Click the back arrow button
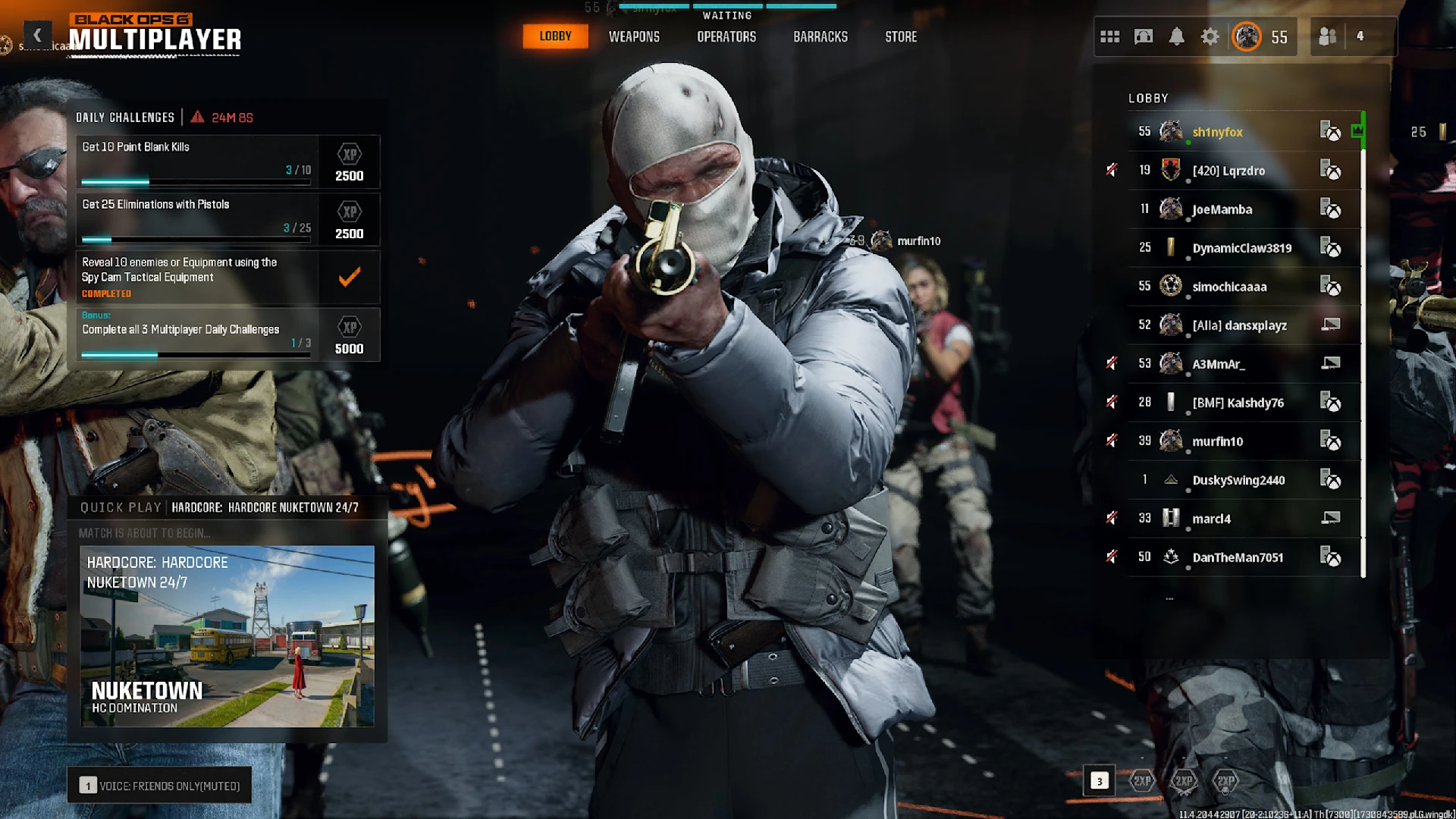The image size is (1456, 819). [37, 35]
